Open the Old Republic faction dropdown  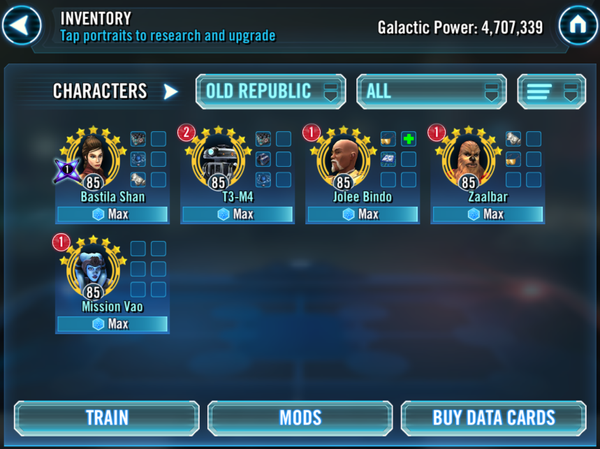point(270,91)
